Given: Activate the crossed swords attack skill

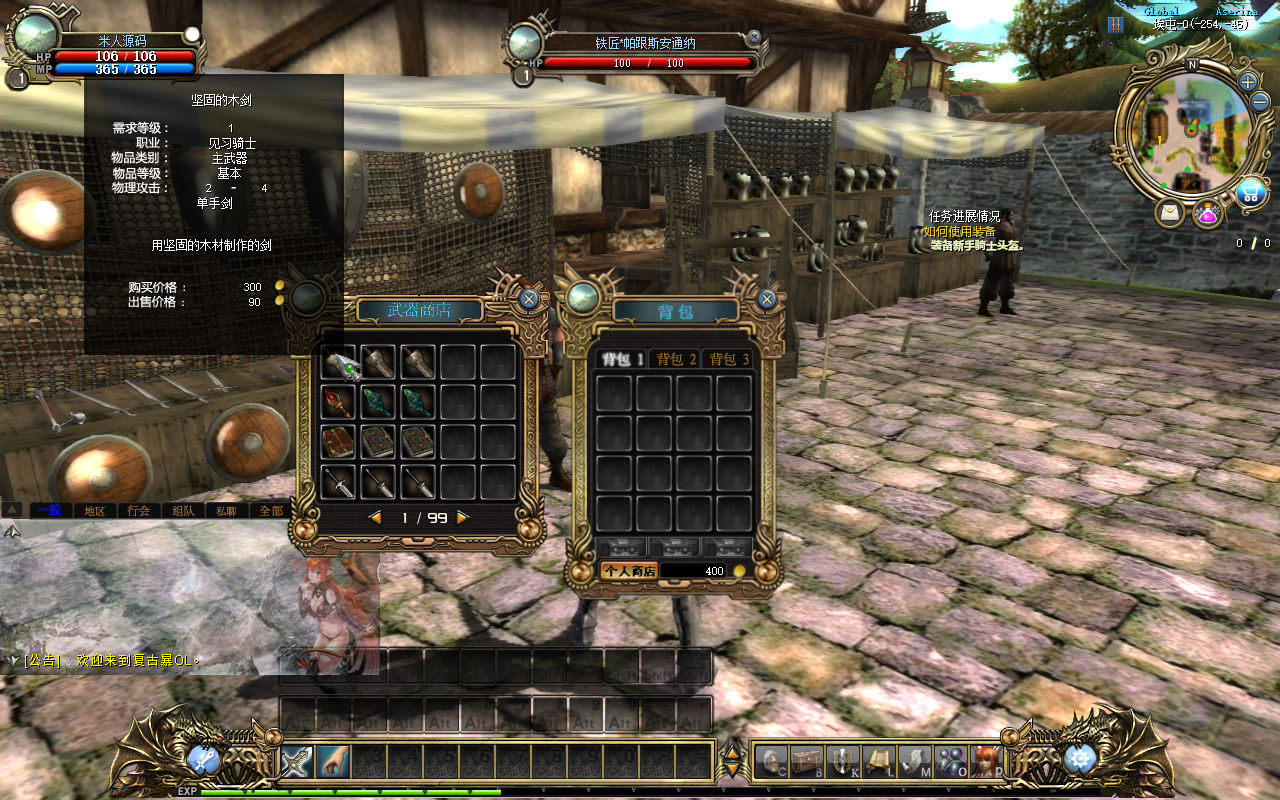Looking at the screenshot, I should pos(297,762).
